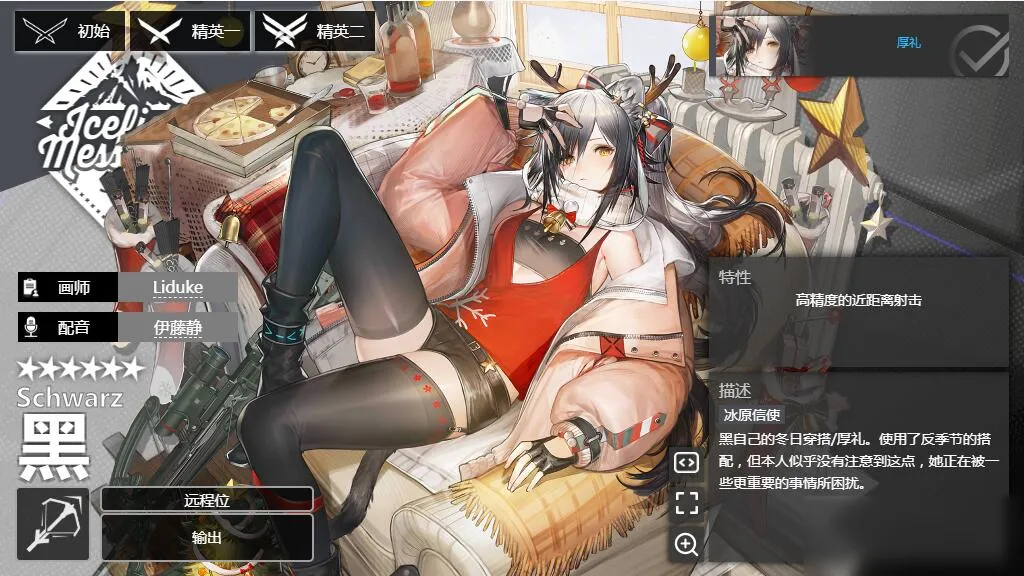Switch to the 初始 skin tab
This screenshot has height=576, width=1024.
tap(70, 32)
